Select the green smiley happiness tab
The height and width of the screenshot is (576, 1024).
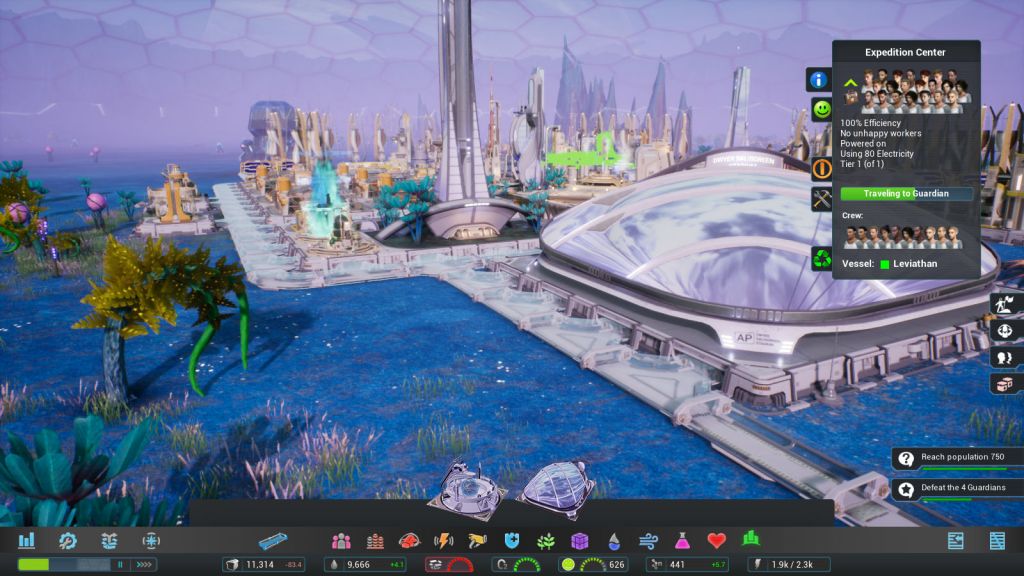(x=822, y=108)
